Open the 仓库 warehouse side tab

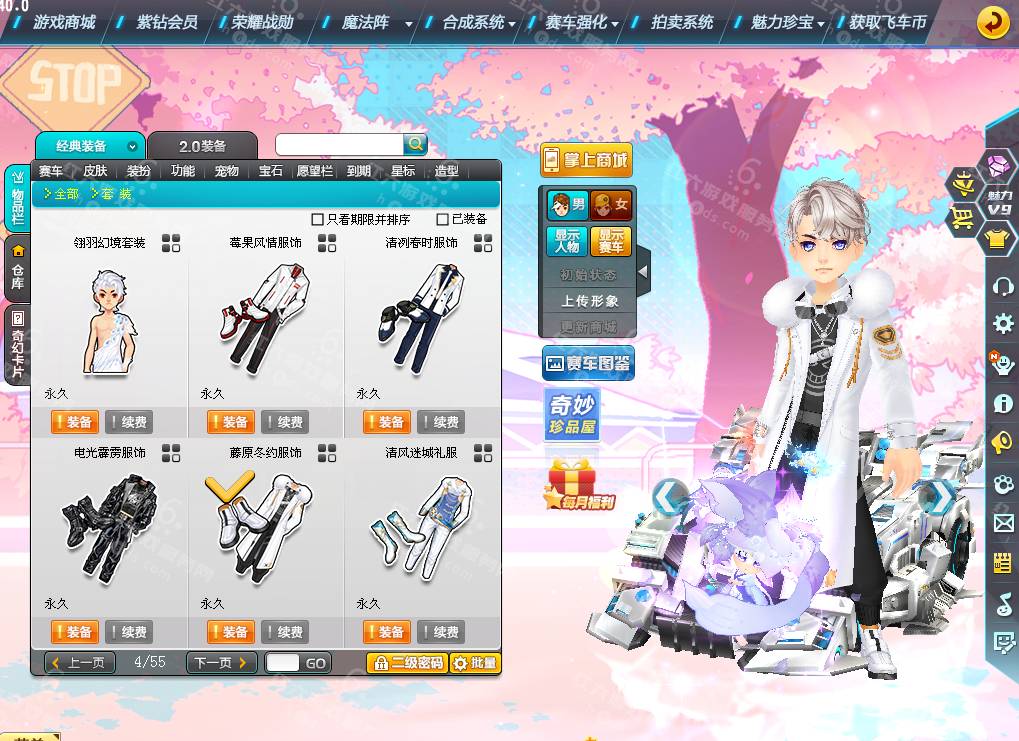point(17,269)
